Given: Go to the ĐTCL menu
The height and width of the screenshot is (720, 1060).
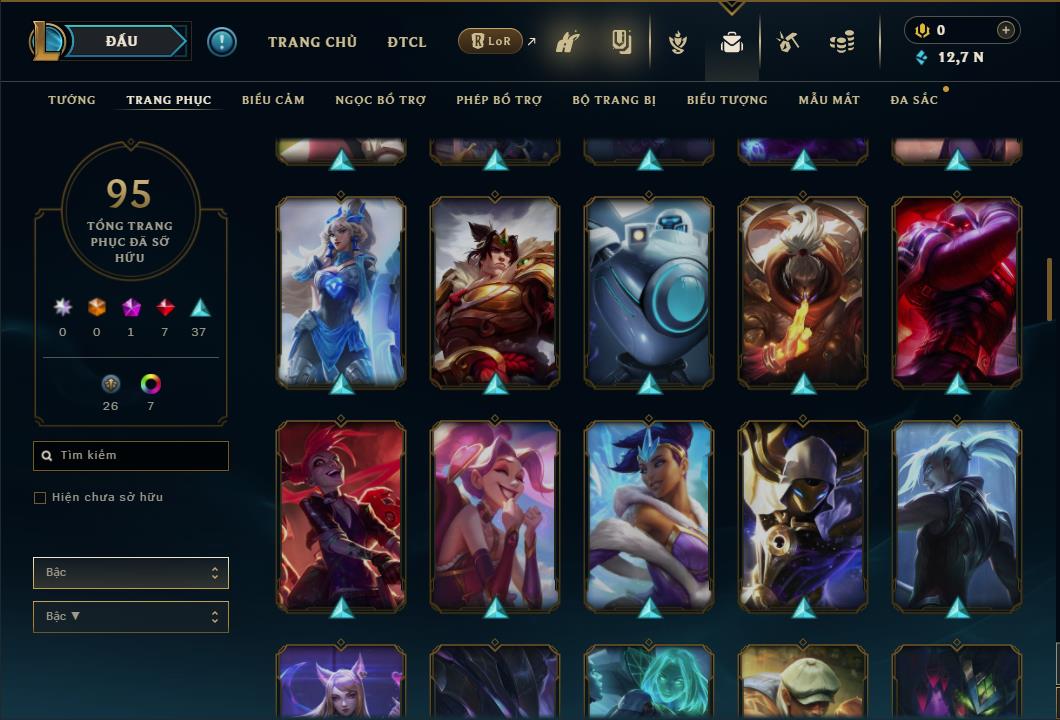Looking at the screenshot, I should point(407,42).
